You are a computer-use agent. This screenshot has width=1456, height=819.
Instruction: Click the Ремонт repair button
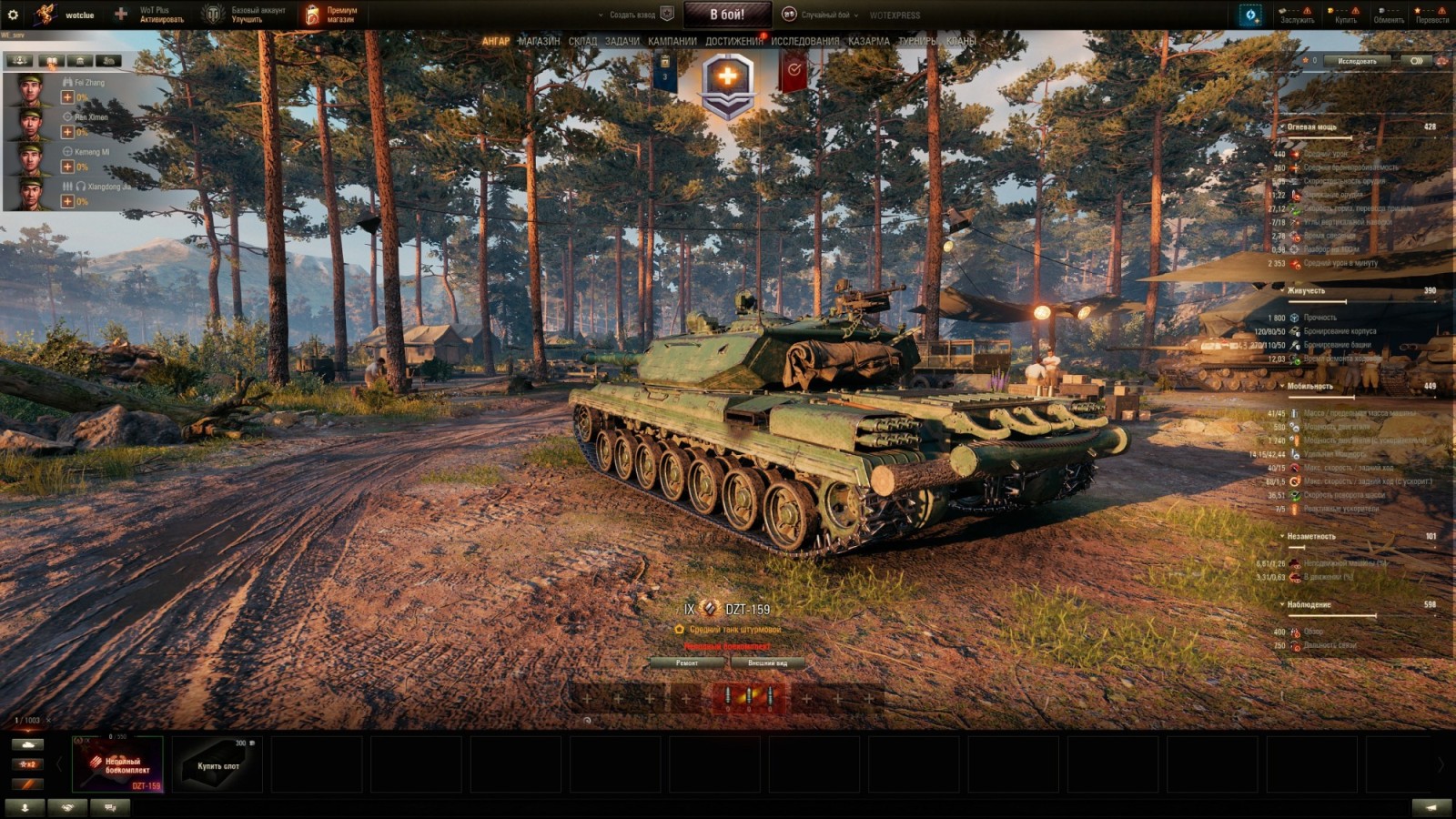(687, 663)
